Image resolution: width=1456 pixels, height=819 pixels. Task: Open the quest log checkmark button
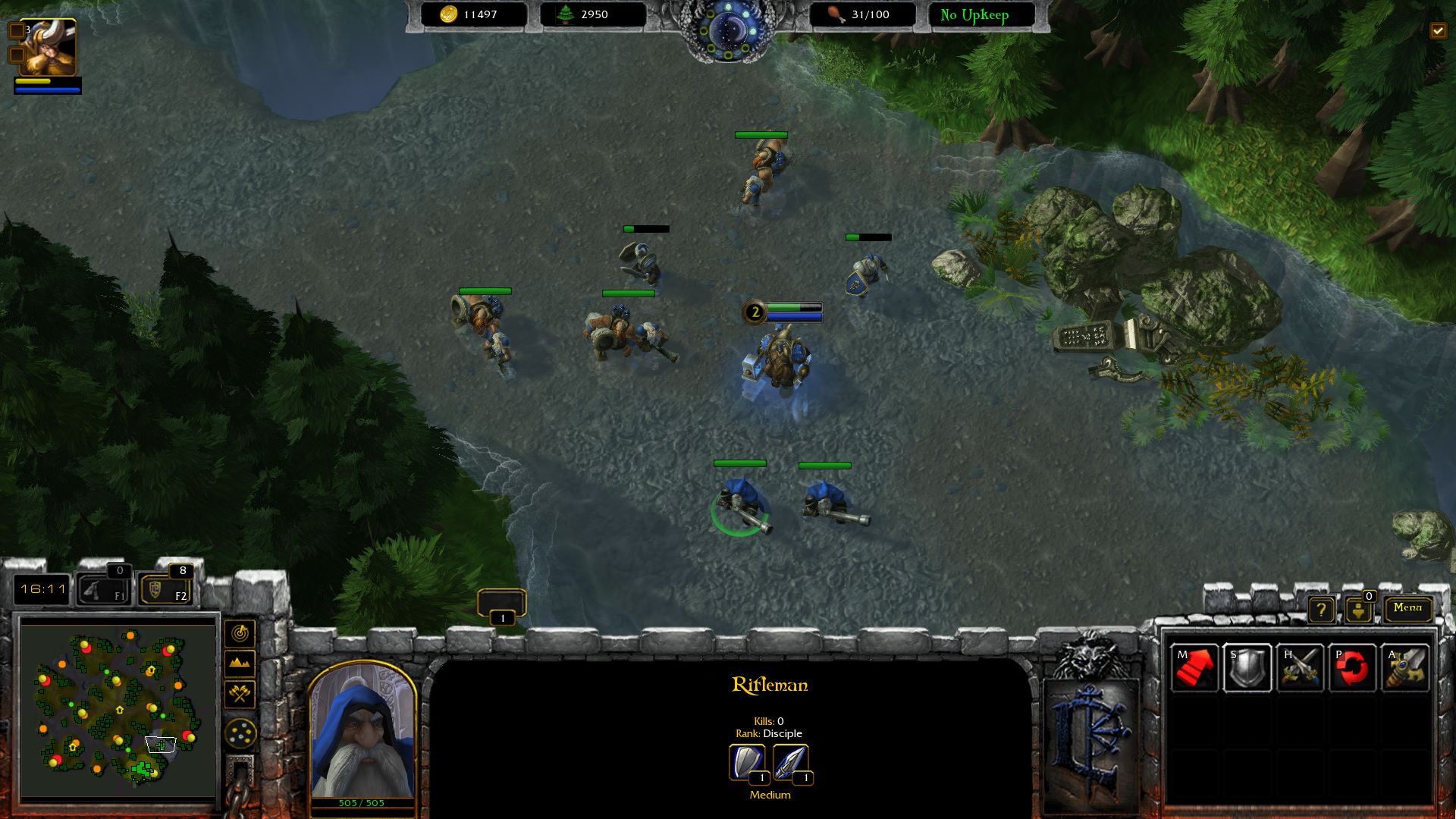coord(1438,30)
